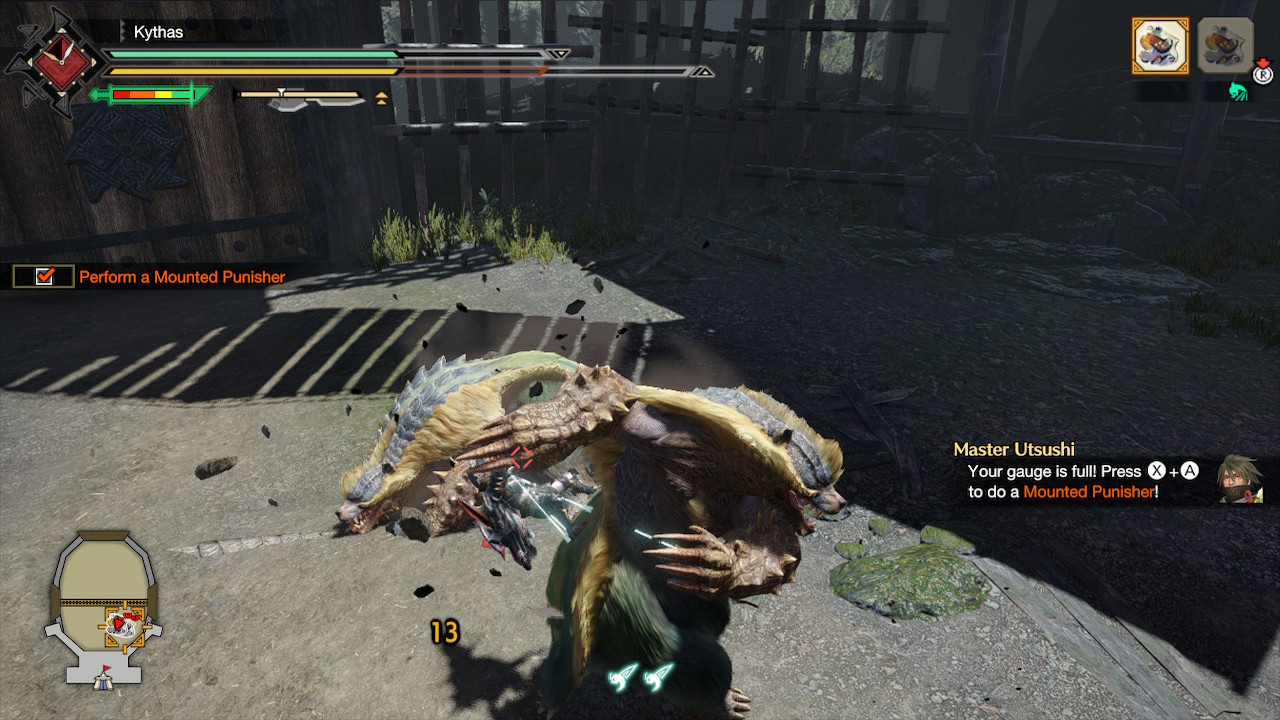The height and width of the screenshot is (720, 1280).
Task: Select the highlighted buddy icon with gold frame
Action: pyautogui.click(x=1160, y=45)
